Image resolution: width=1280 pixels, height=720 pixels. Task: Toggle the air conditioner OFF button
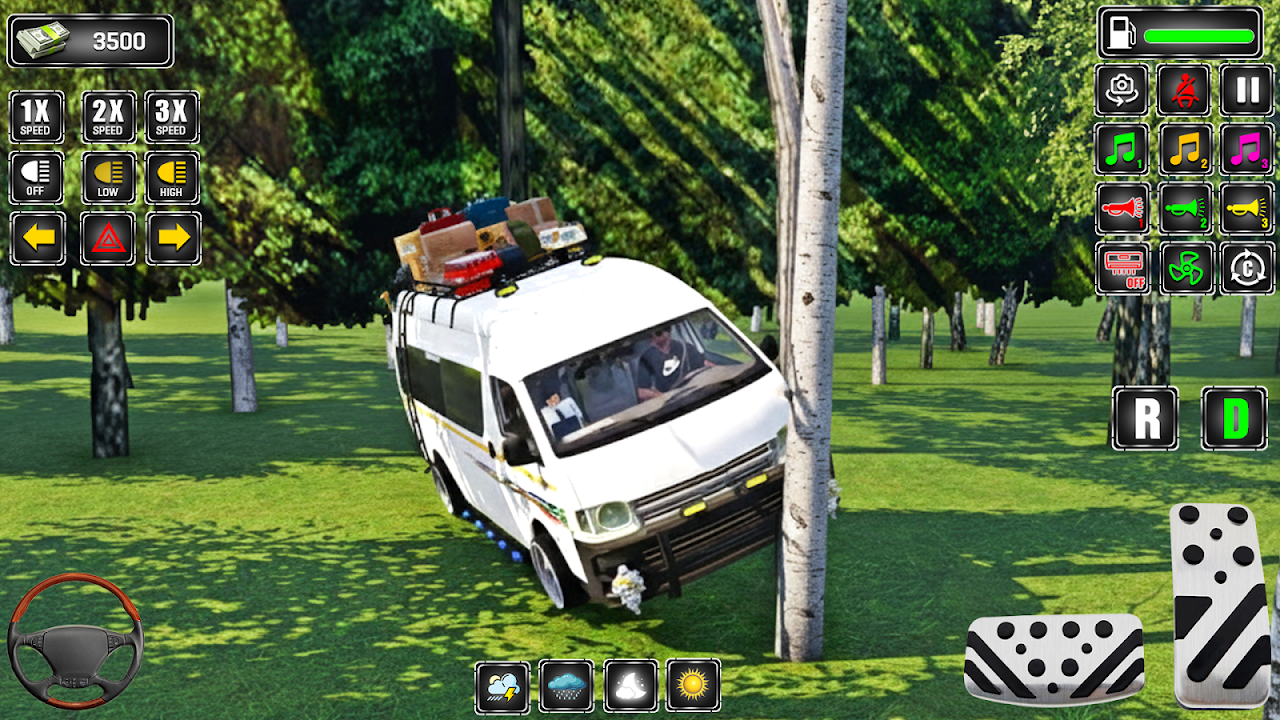(1122, 268)
